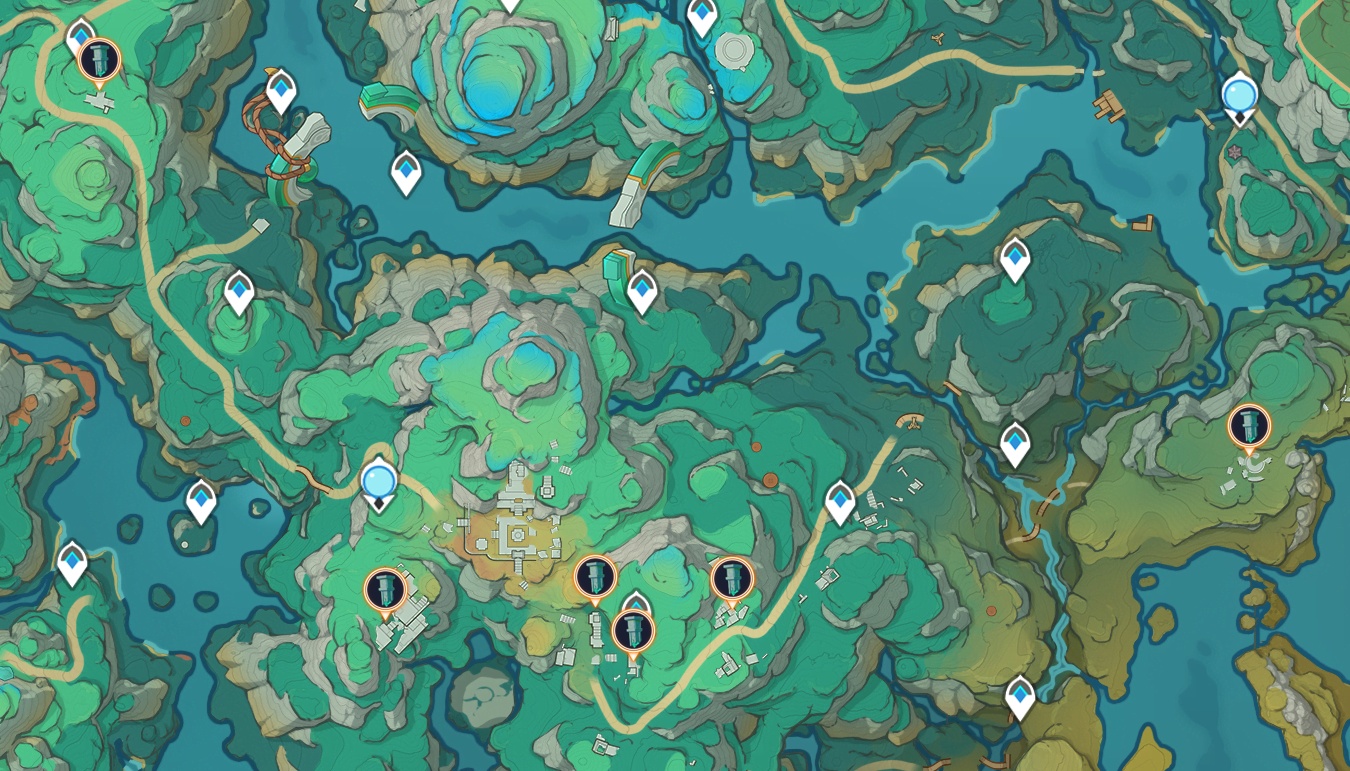Select the waypoint pin above the rope-wrapped stone bridge
This screenshot has width=1350, height=771.
tap(282, 91)
